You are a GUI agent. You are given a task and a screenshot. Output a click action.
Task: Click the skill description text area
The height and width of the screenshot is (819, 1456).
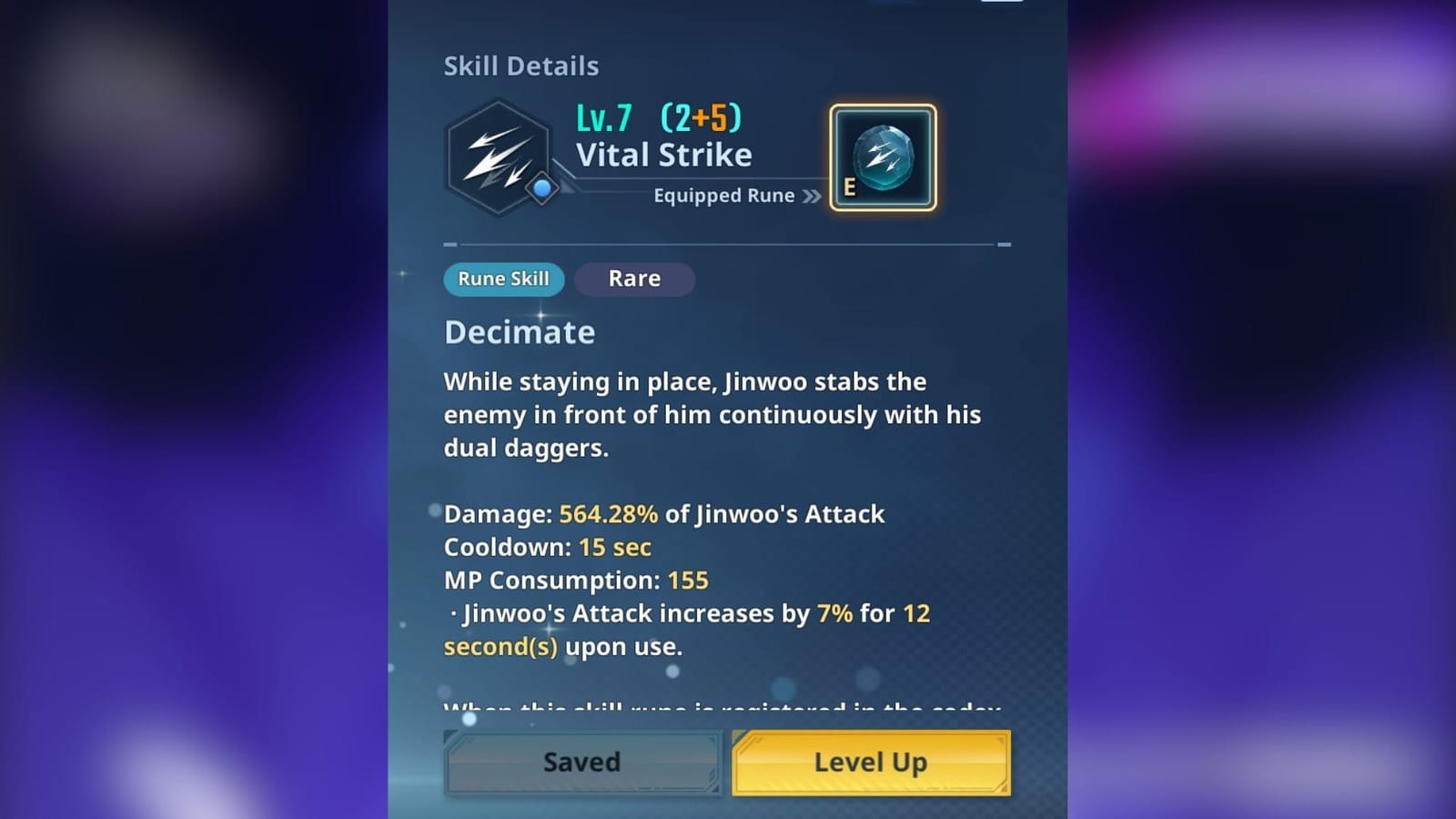tap(710, 415)
